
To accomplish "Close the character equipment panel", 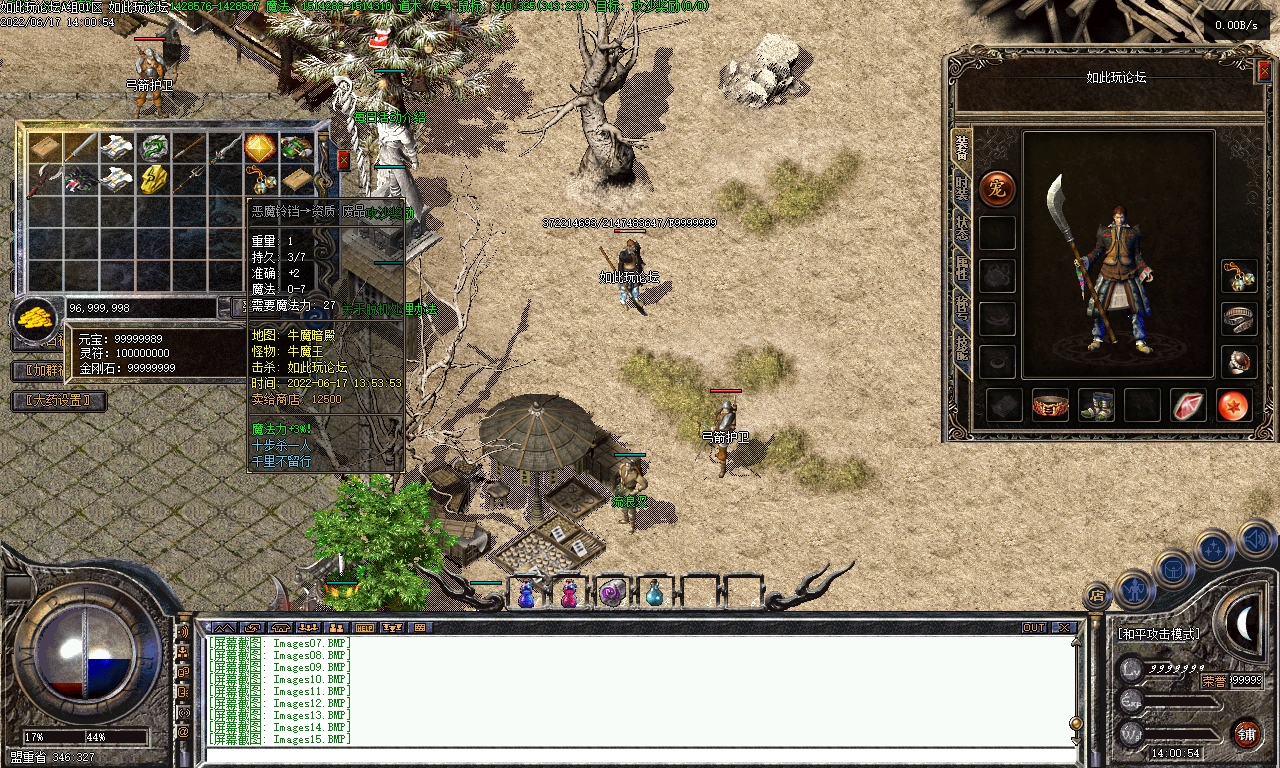I will 1263,70.
